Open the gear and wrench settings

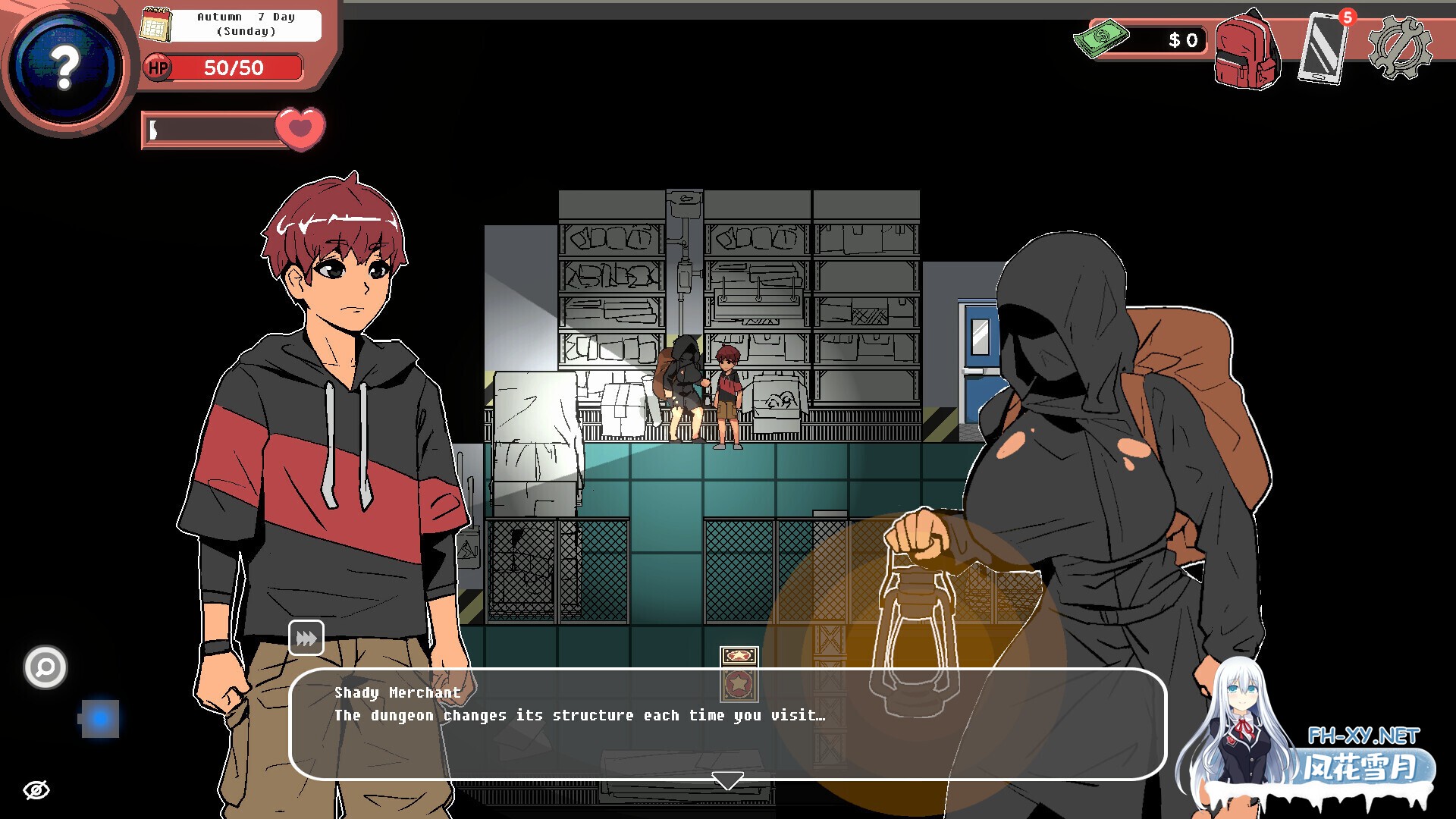pyautogui.click(x=1399, y=48)
